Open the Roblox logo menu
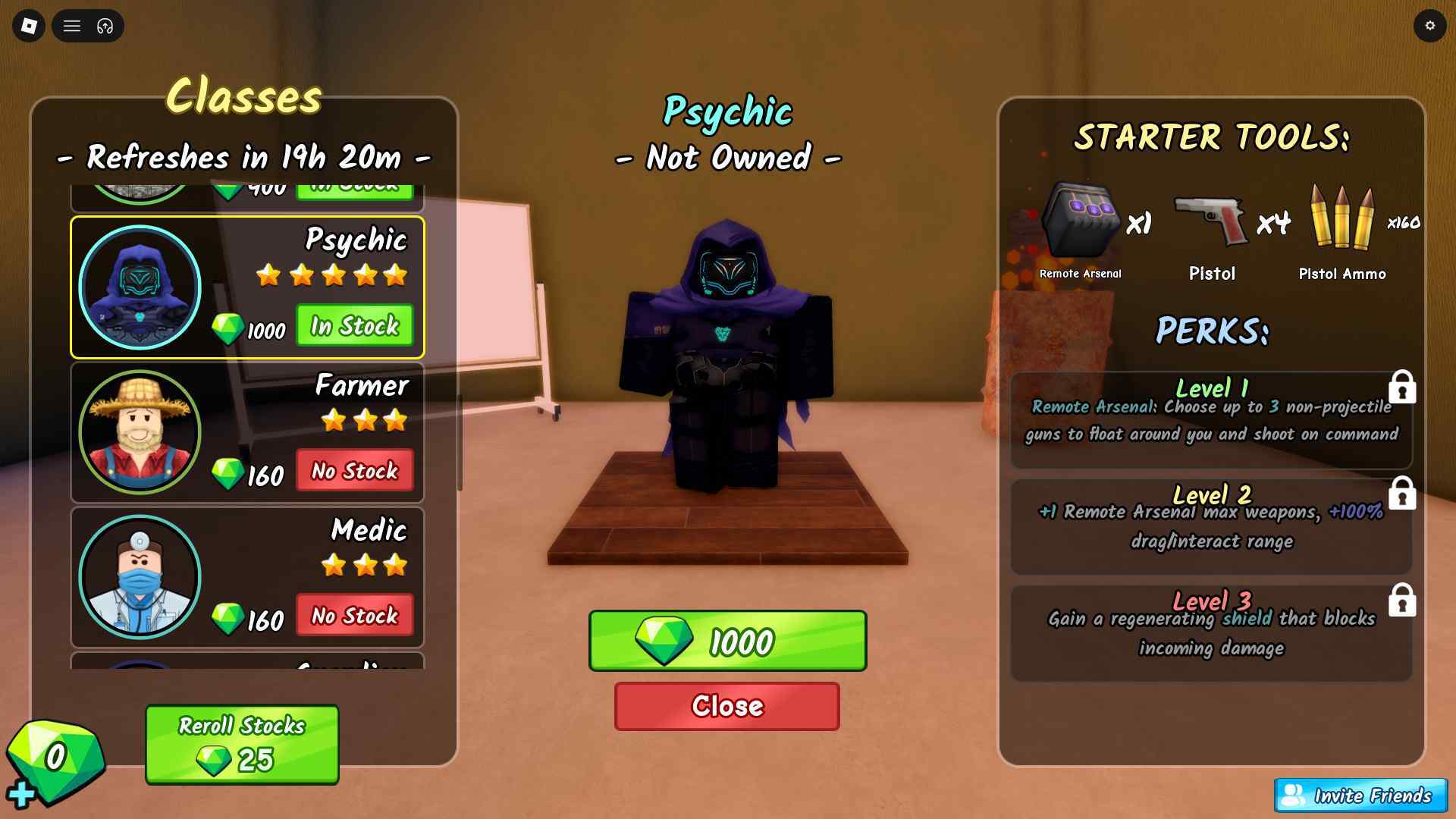The height and width of the screenshot is (819, 1456). pyautogui.click(x=29, y=27)
